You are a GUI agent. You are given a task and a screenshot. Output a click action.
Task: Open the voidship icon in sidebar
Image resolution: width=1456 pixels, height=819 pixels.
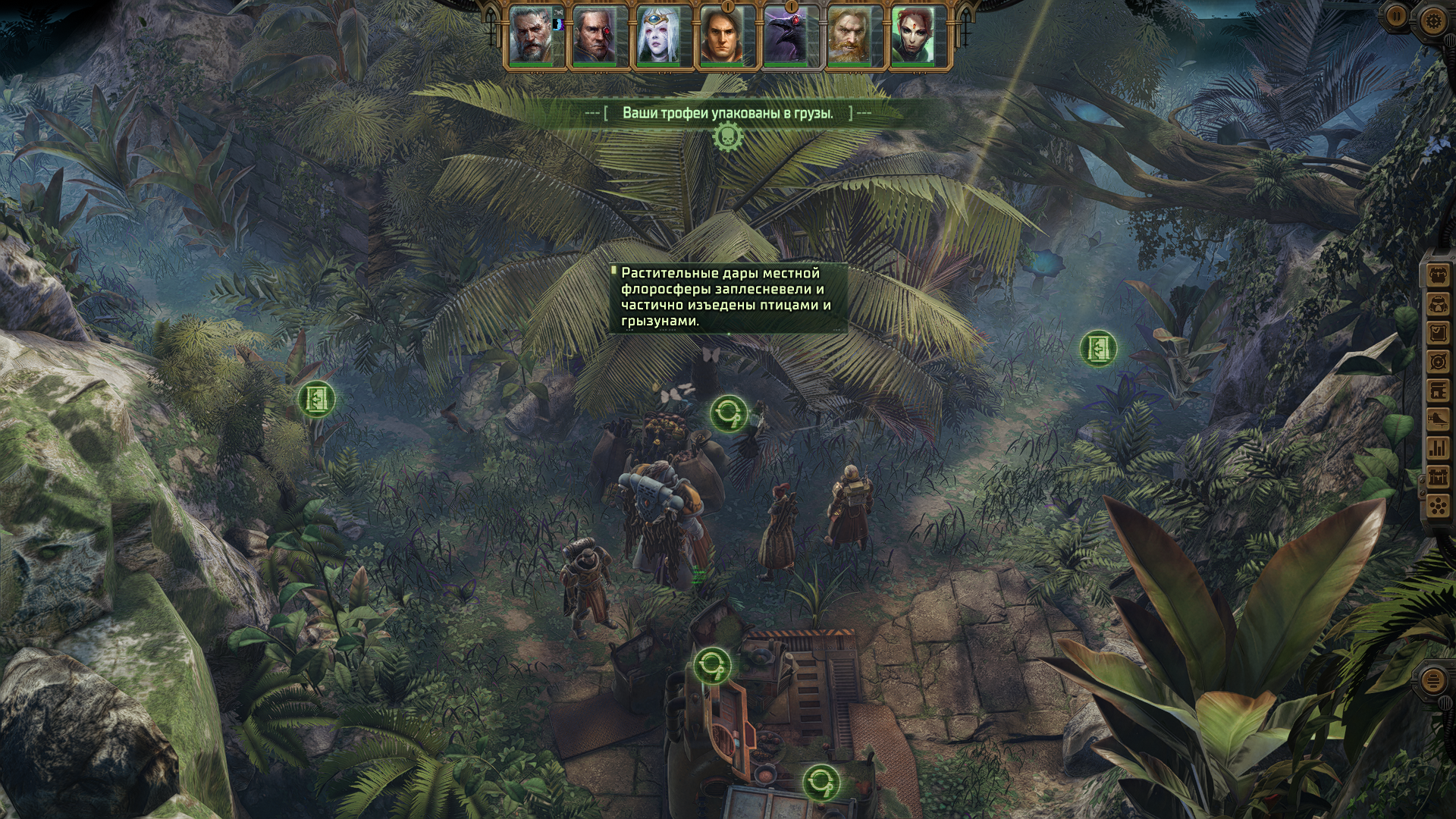pyautogui.click(x=1437, y=419)
